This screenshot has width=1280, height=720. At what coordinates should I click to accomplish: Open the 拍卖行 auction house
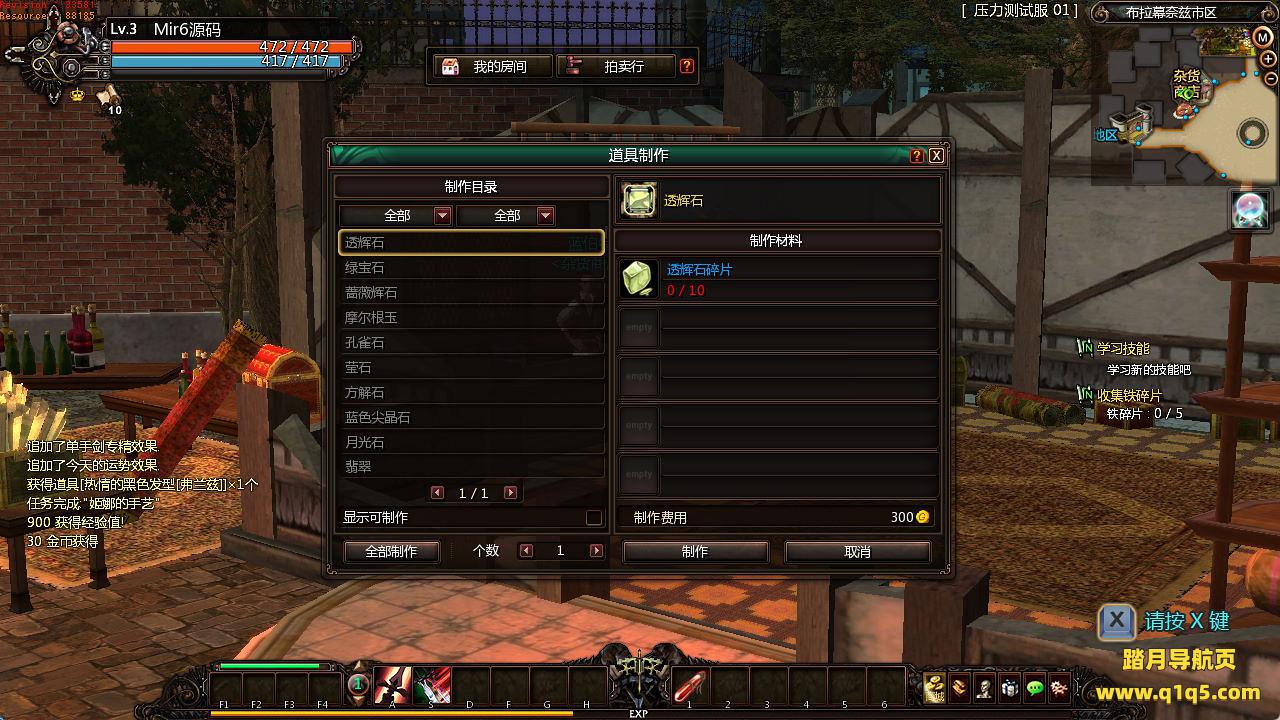[x=614, y=67]
